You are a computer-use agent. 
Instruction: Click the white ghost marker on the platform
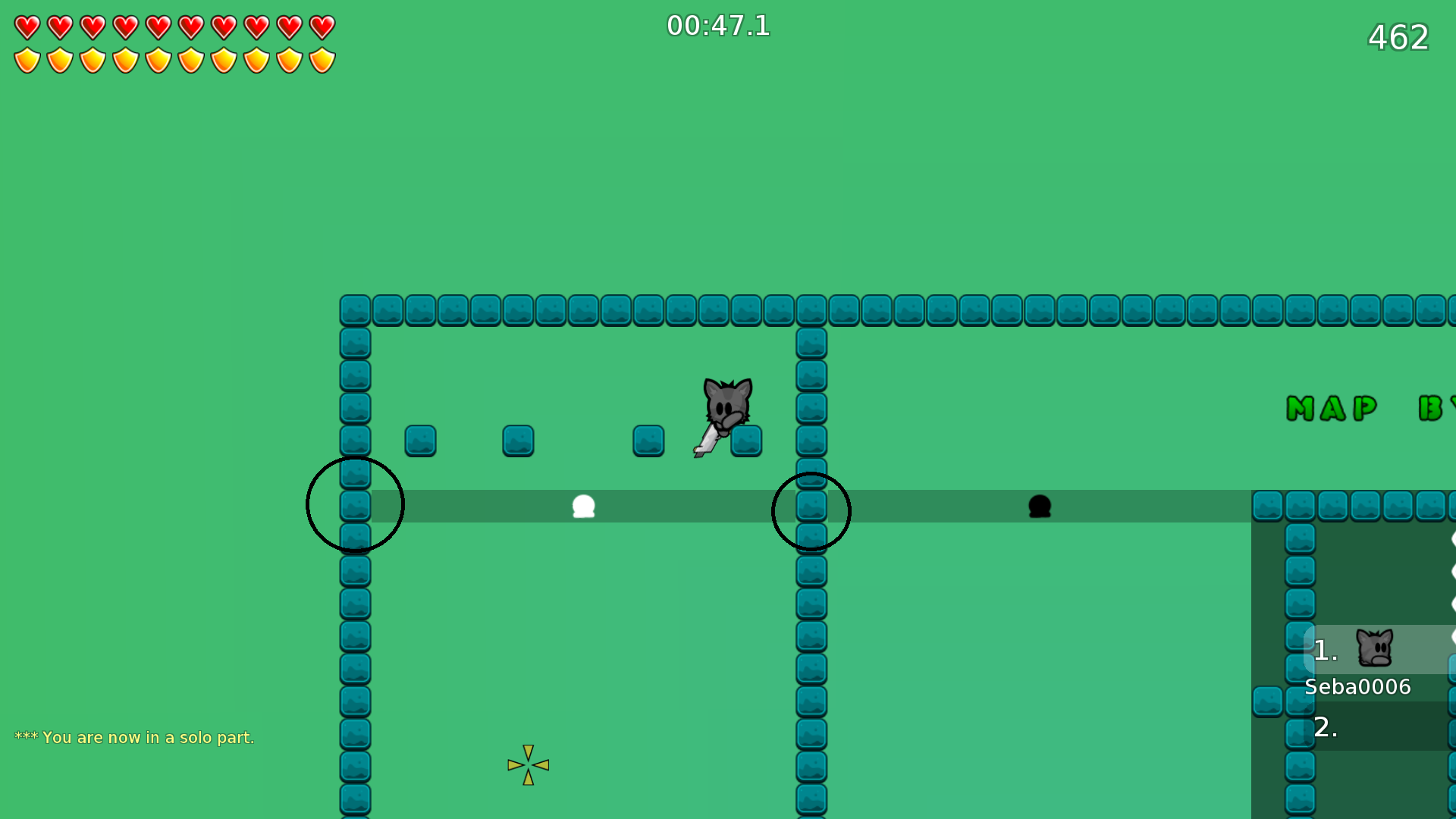pos(583,507)
